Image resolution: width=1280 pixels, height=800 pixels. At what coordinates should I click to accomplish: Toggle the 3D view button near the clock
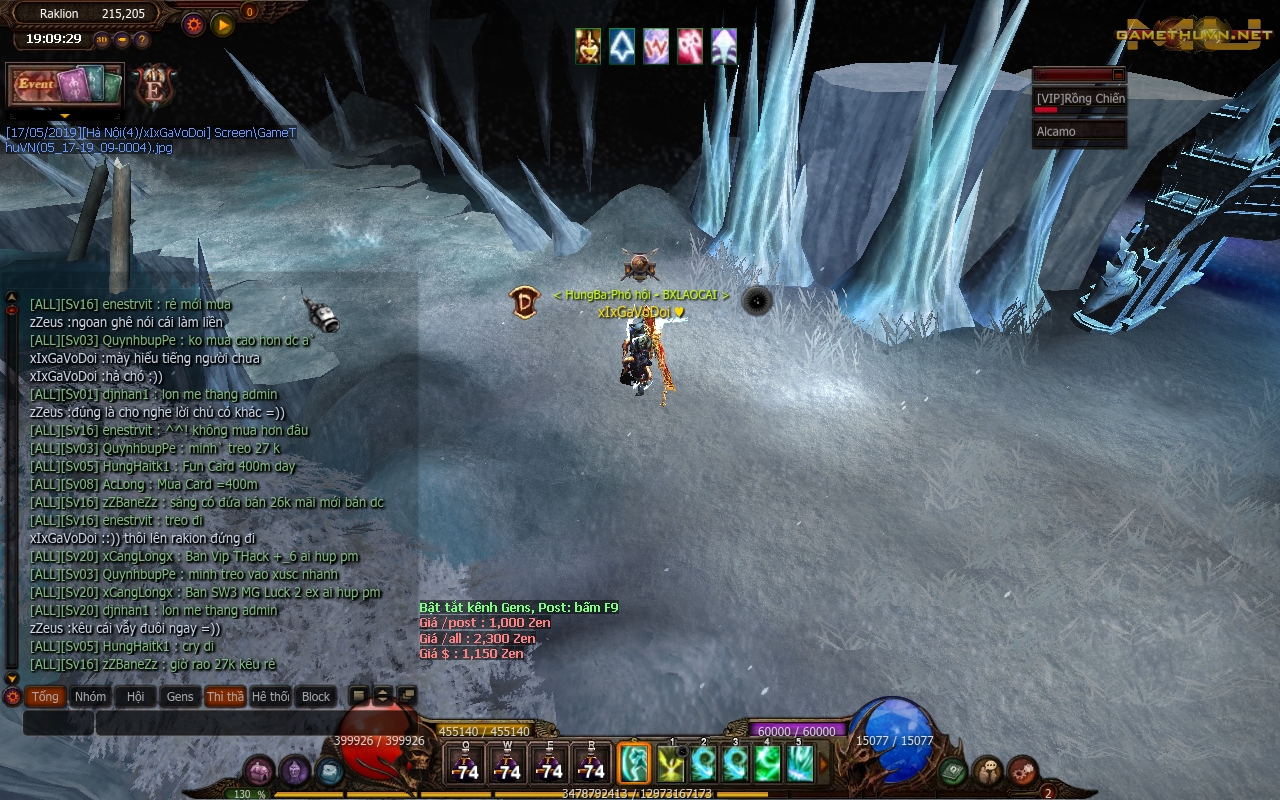click(101, 38)
